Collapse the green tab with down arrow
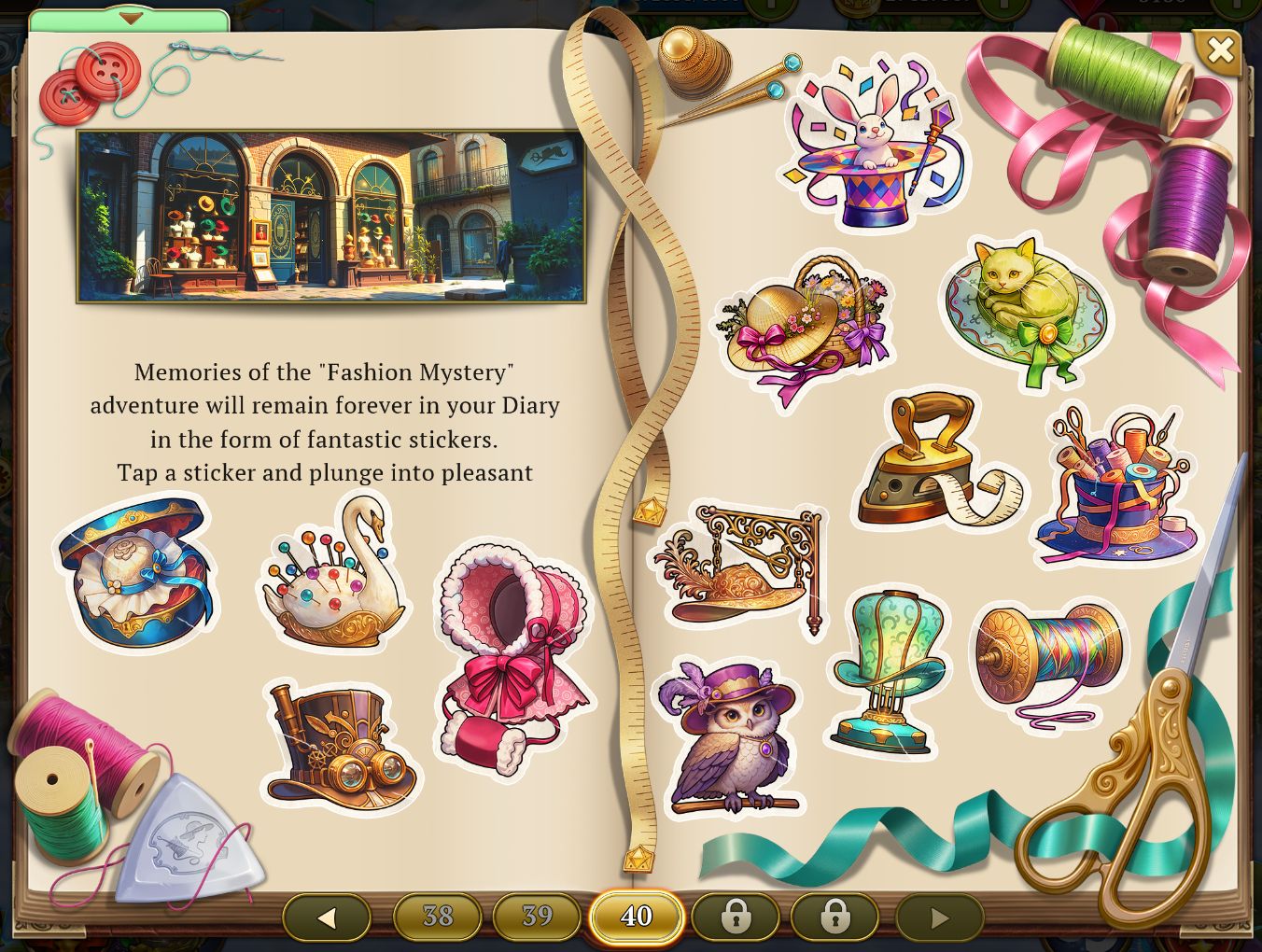Screen dimensions: 1262x952 pyautogui.click(x=130, y=18)
